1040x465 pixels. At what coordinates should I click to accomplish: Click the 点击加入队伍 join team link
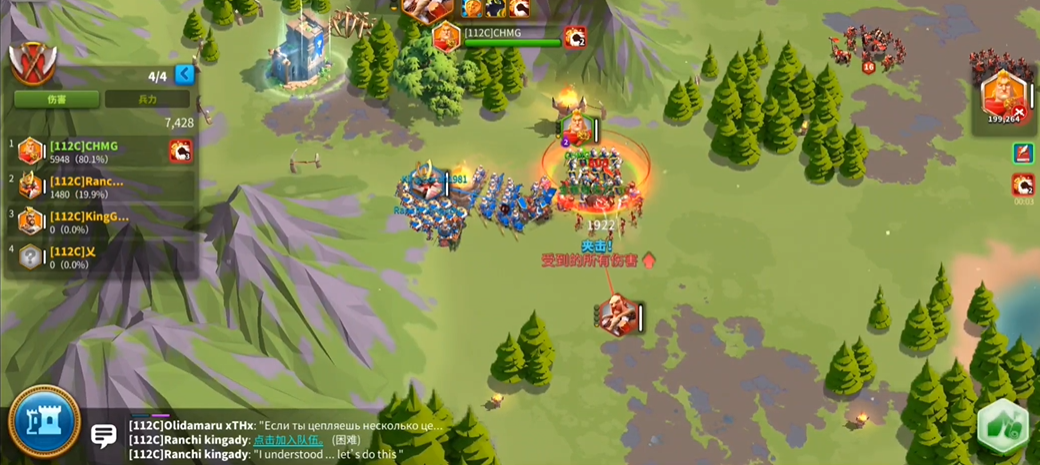[288, 439]
